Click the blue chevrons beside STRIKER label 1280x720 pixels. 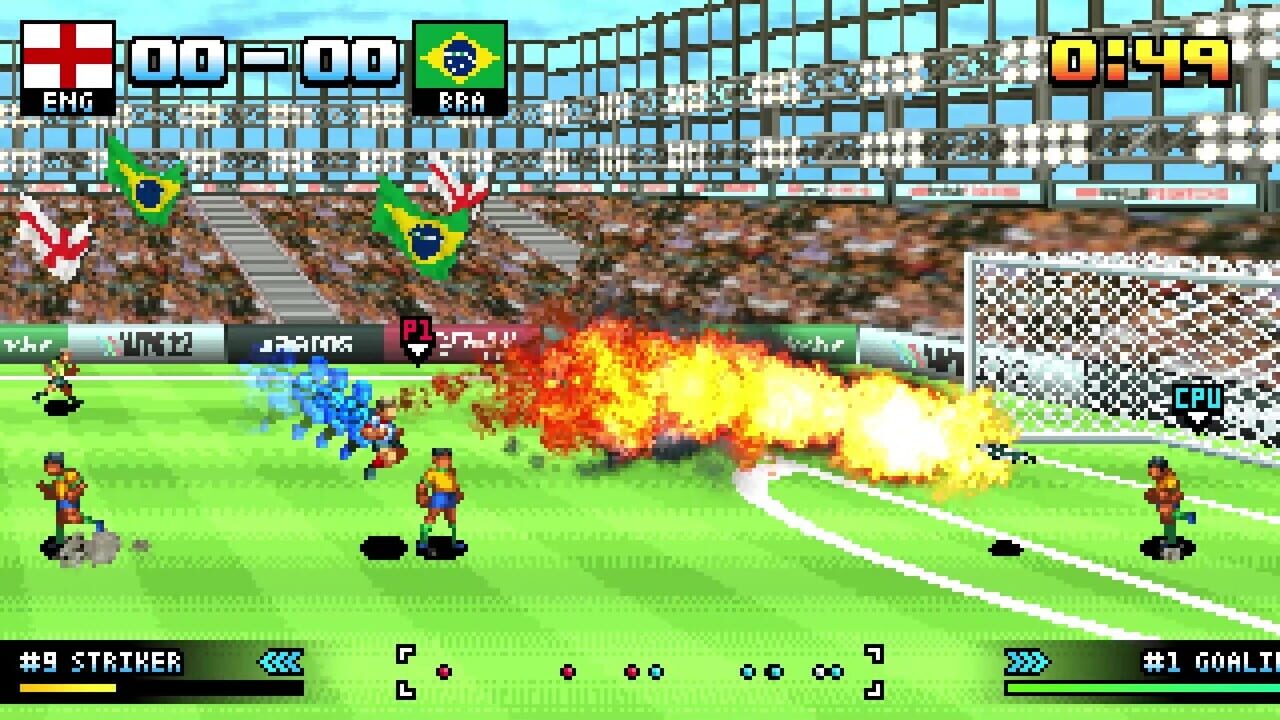click(279, 662)
